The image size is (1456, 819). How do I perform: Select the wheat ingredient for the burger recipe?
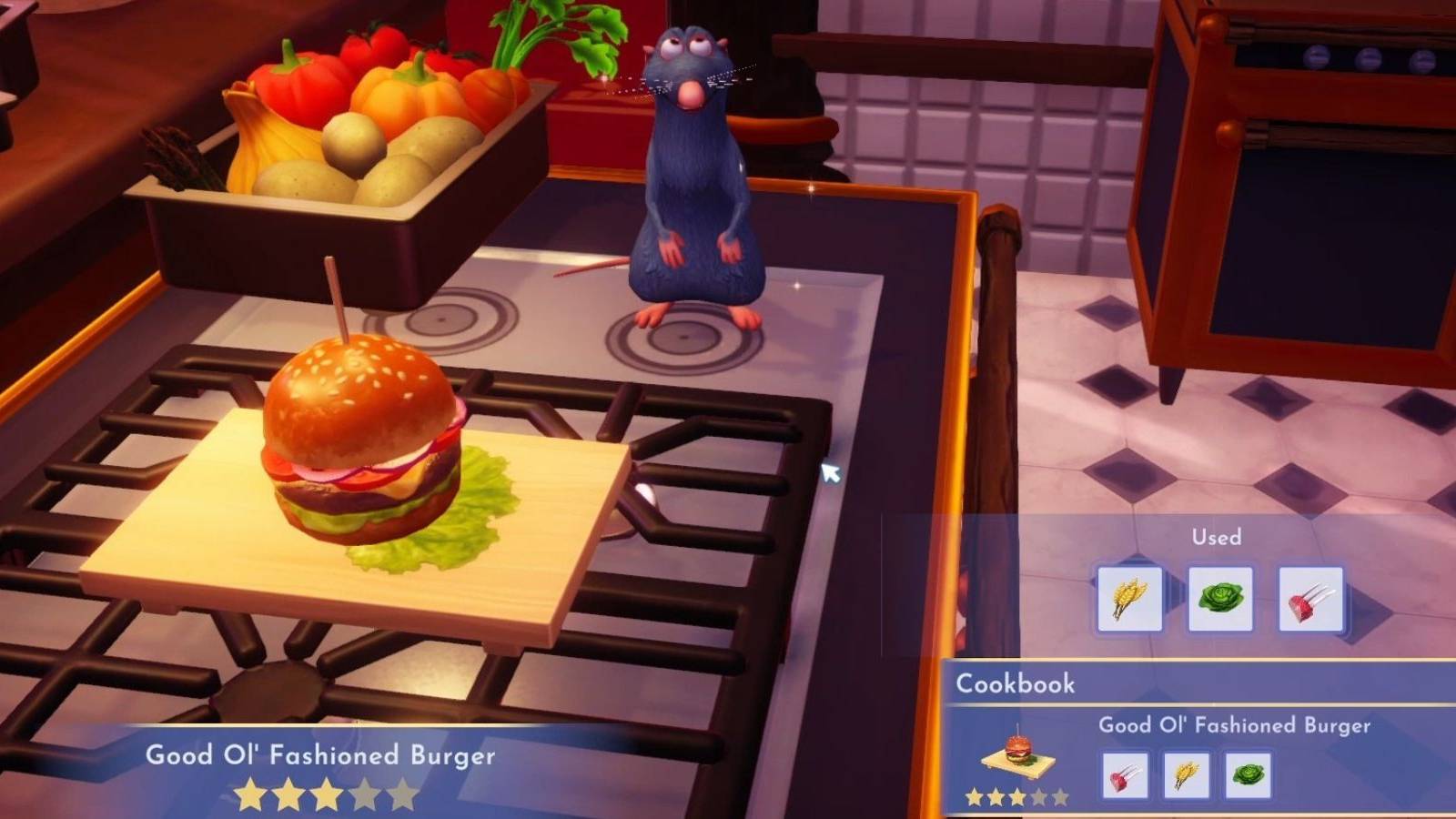pyautogui.click(x=1187, y=773)
